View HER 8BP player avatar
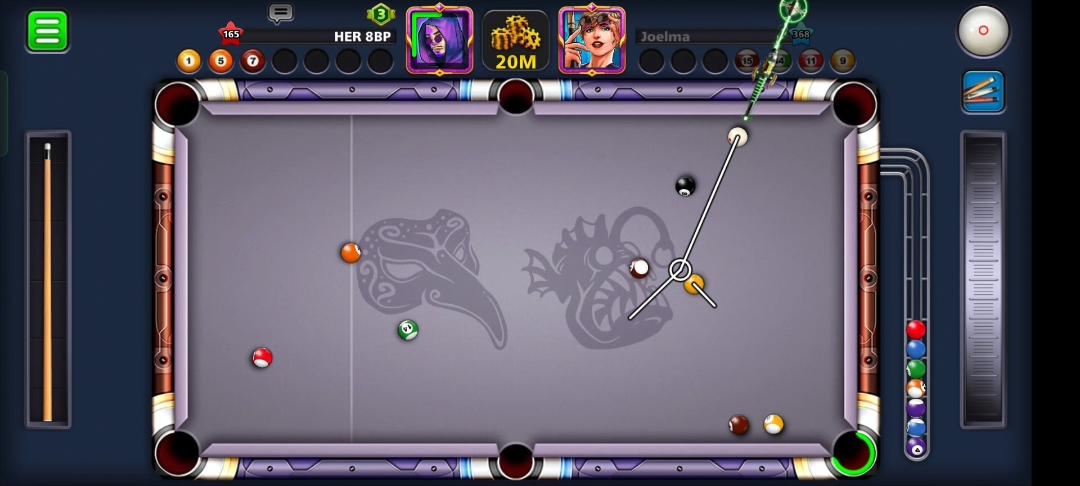The height and width of the screenshot is (486, 1080). [439, 40]
